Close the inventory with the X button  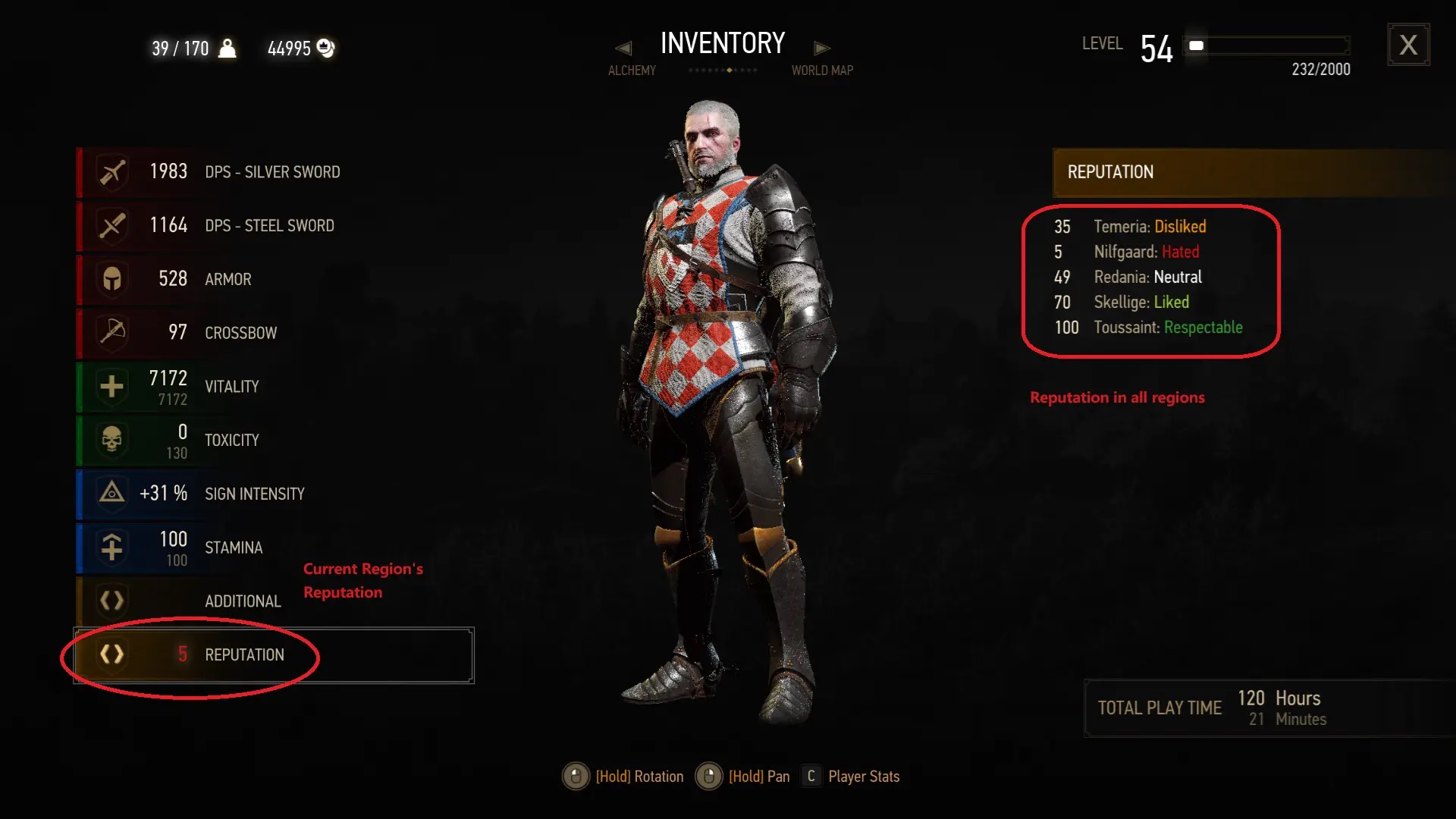click(x=1409, y=45)
